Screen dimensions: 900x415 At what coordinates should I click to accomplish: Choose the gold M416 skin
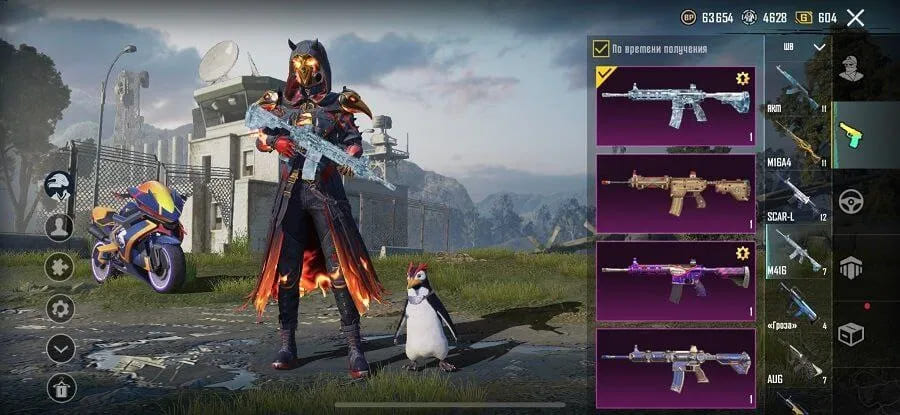pos(675,192)
